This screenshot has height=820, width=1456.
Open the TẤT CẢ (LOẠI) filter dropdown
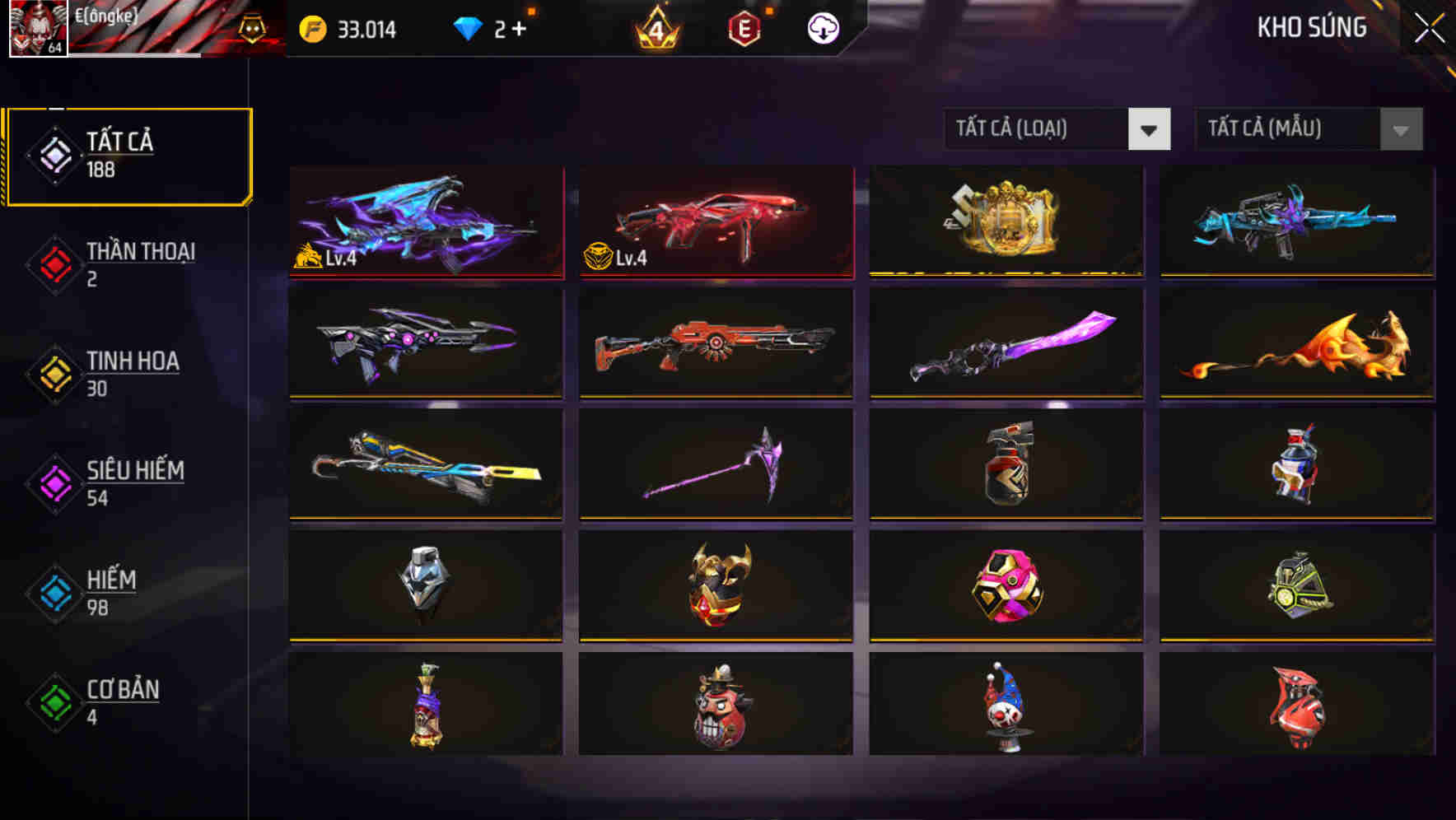coord(1038,129)
